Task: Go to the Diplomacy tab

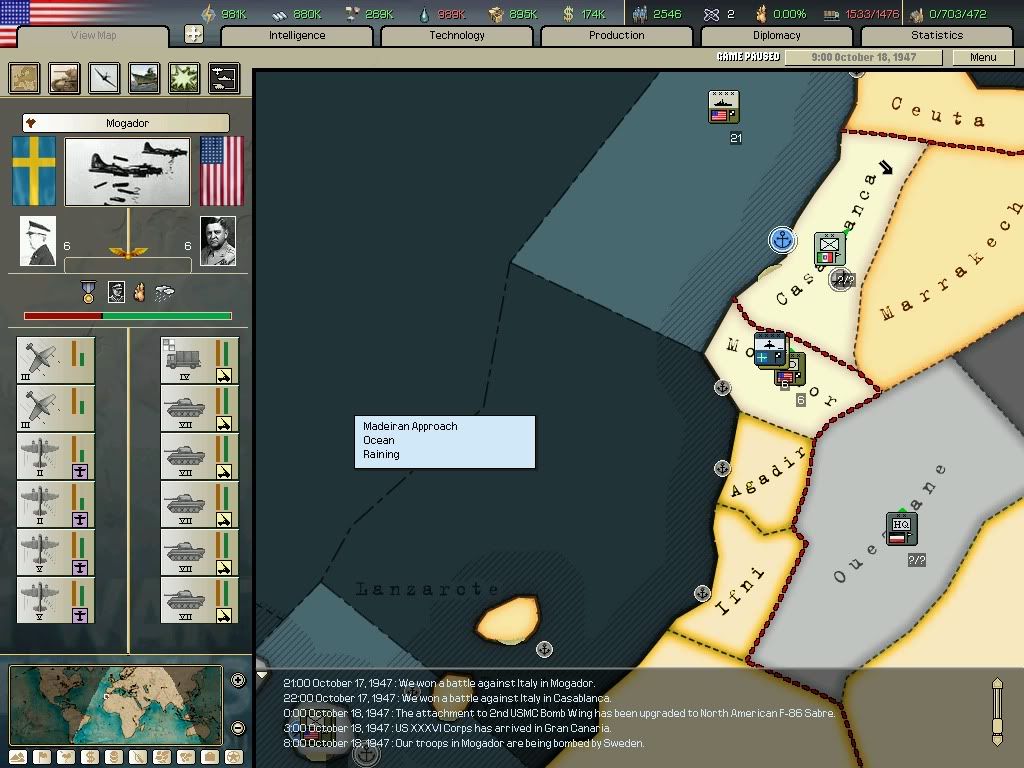Action: [x=776, y=36]
